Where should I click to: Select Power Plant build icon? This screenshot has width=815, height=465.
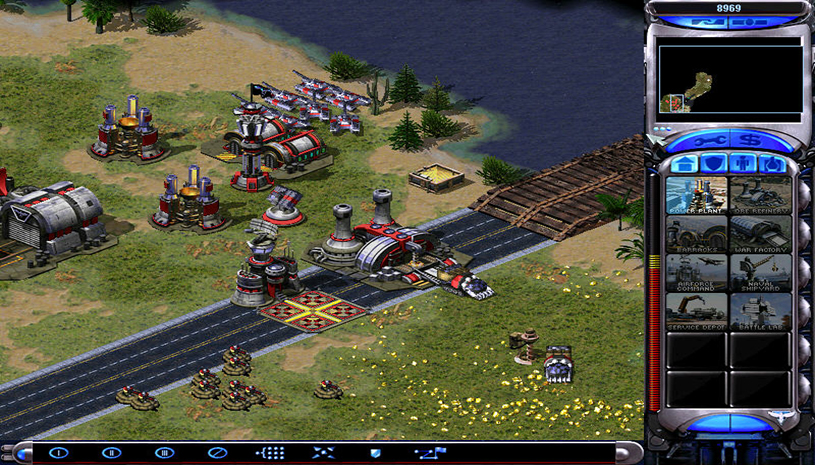(x=696, y=195)
